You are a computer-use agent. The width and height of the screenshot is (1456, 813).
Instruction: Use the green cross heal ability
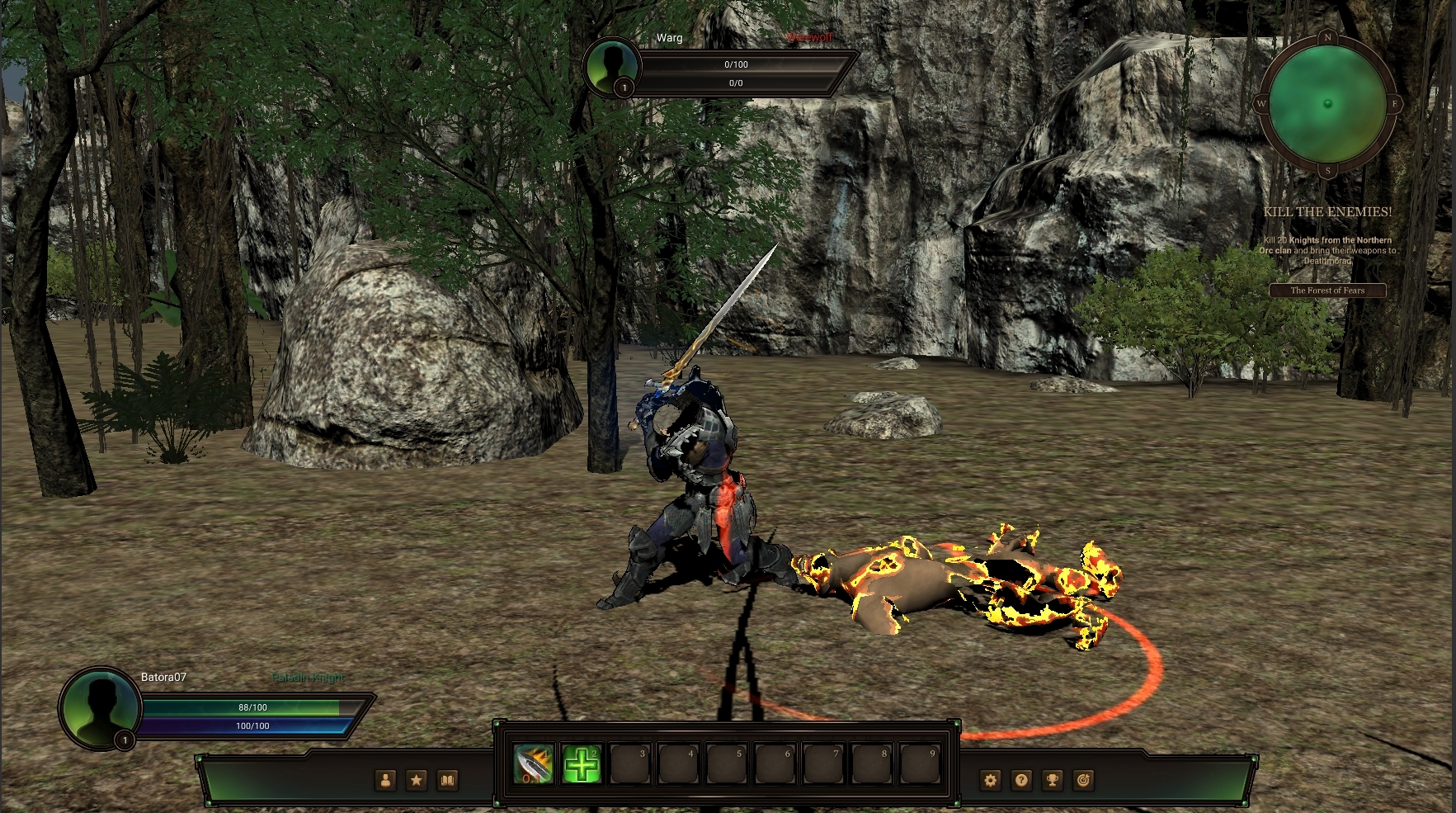pyautogui.click(x=582, y=765)
